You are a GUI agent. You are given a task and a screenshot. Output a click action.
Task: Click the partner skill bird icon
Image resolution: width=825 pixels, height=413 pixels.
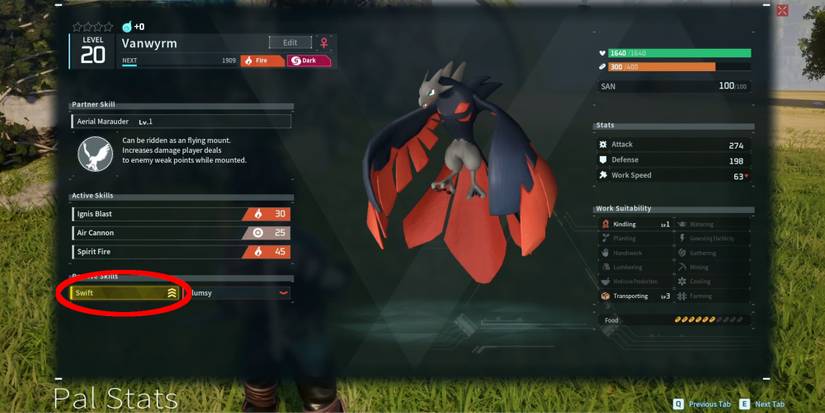click(x=95, y=152)
